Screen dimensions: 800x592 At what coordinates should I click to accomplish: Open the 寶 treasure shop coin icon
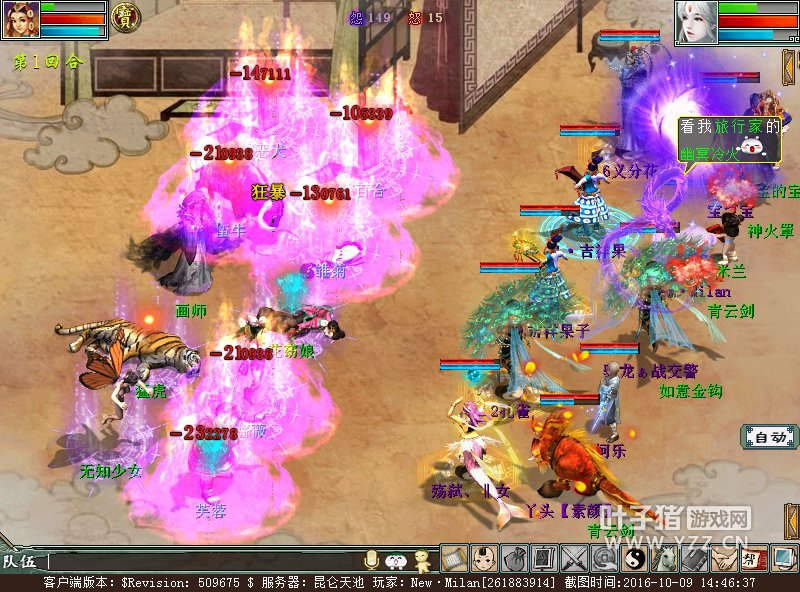click(125, 17)
